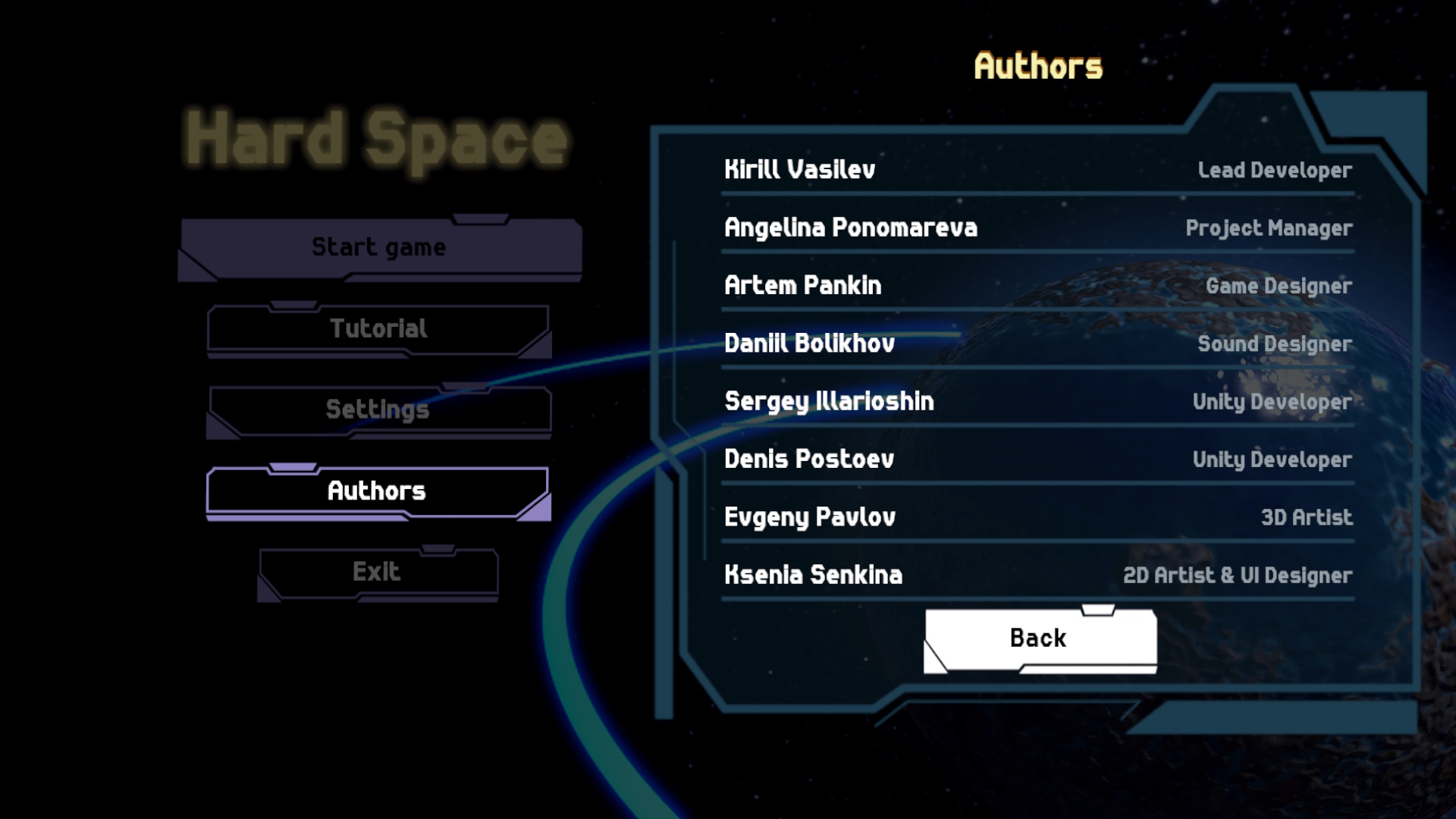Click the Authors panel heading

(x=1039, y=64)
